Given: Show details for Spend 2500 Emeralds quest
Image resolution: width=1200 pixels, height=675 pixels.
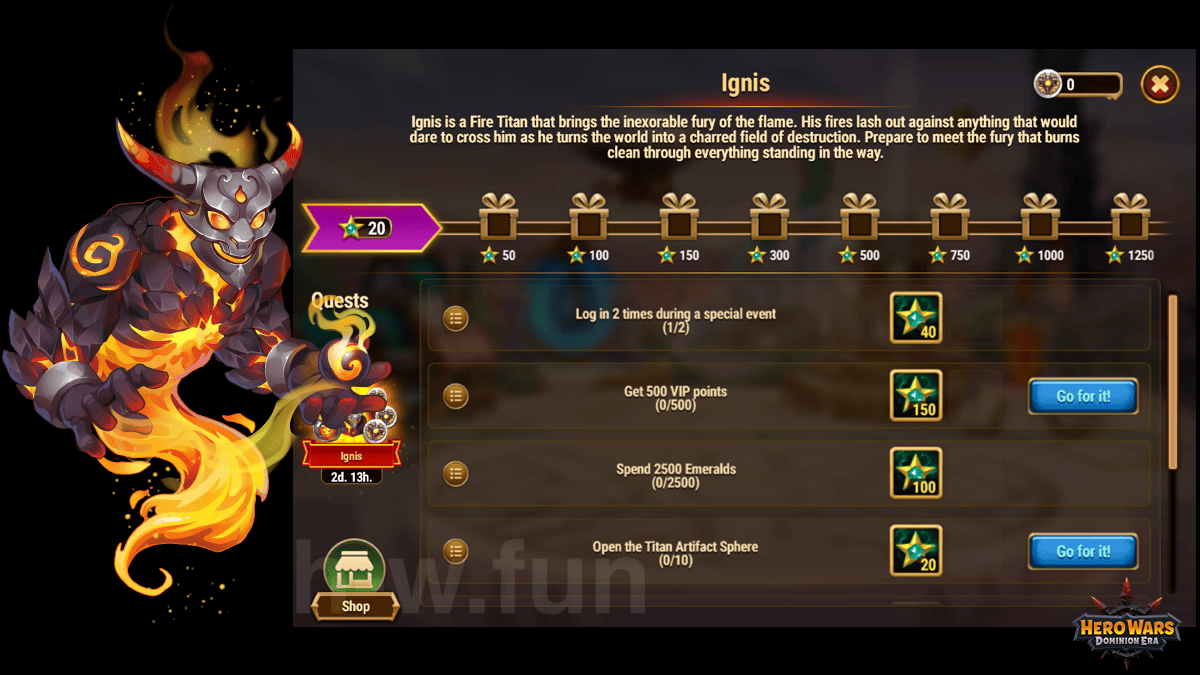Looking at the screenshot, I should click(x=456, y=473).
